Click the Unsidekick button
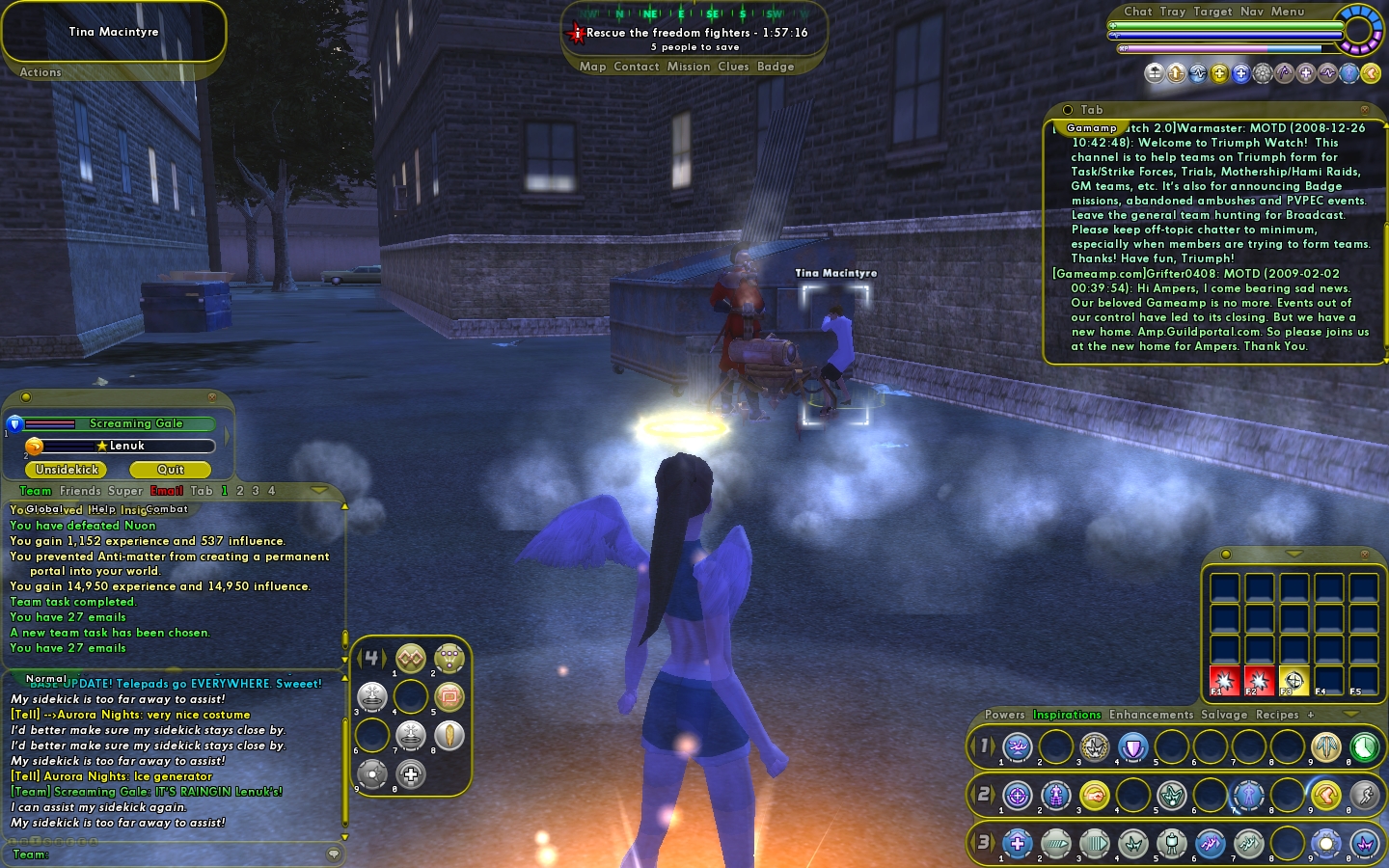This screenshot has width=1389, height=868. [x=68, y=470]
